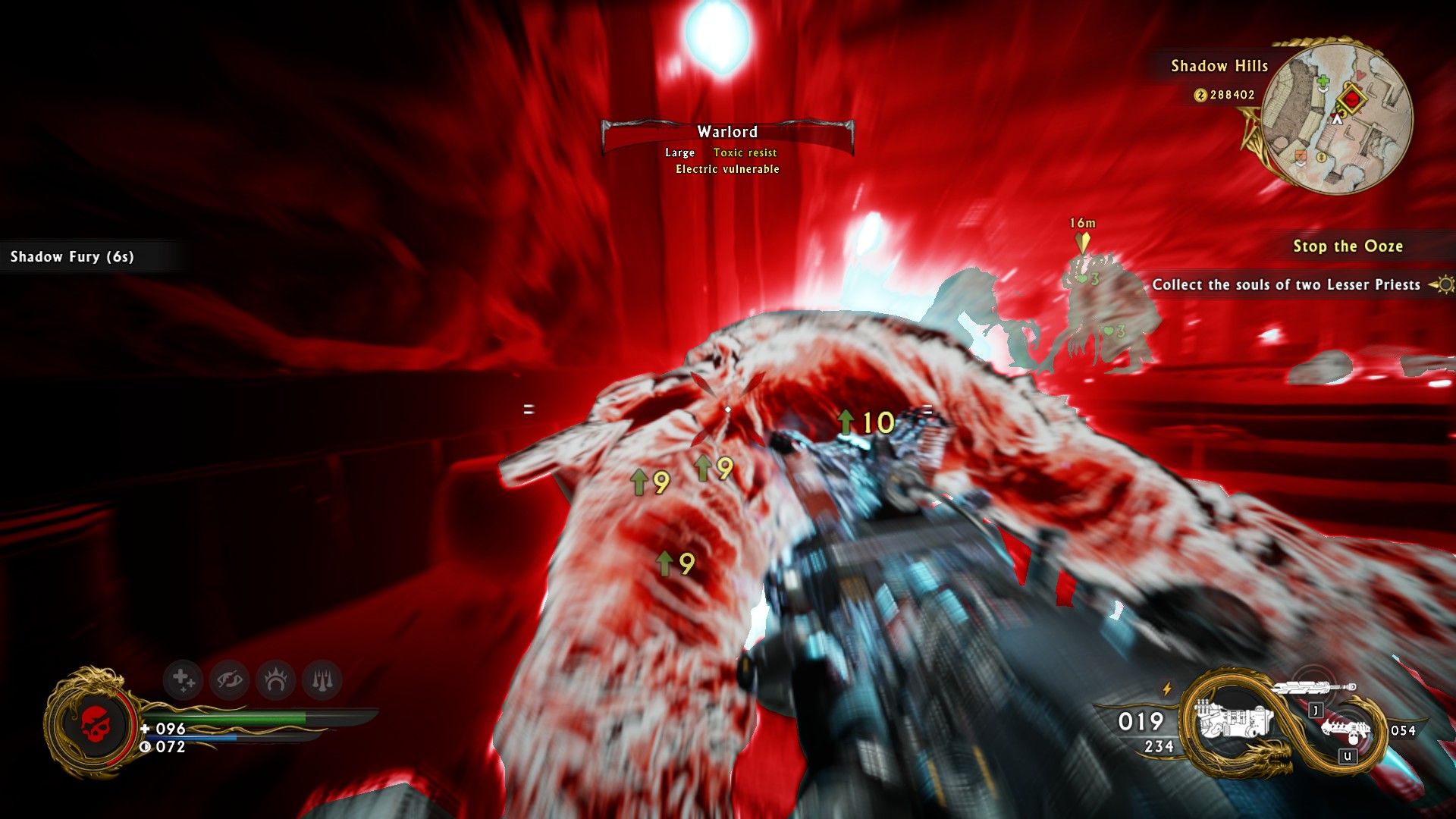Click the Warlord enemy name banner
The height and width of the screenshot is (819, 1456).
coord(727,133)
